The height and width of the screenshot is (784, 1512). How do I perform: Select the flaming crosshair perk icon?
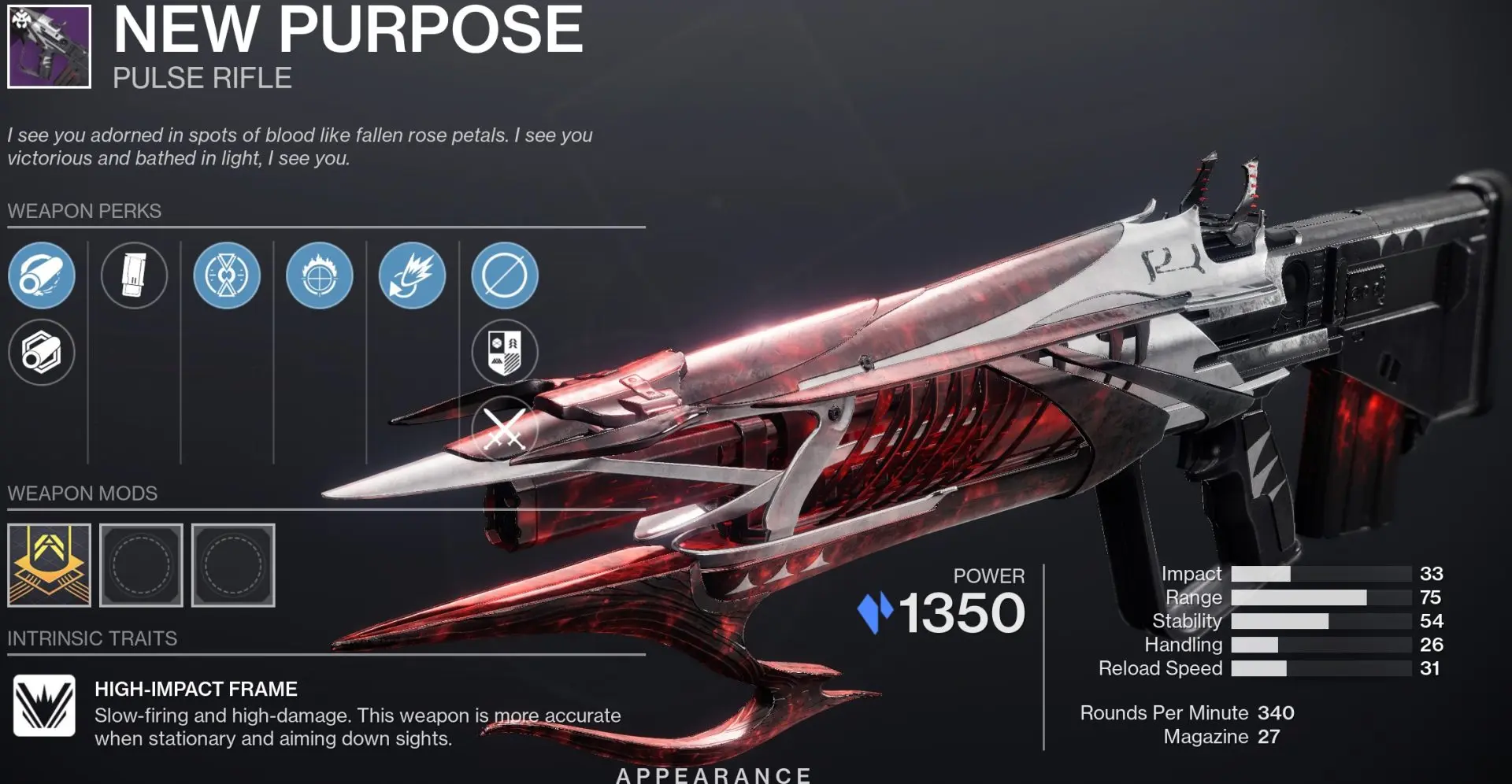[319, 276]
